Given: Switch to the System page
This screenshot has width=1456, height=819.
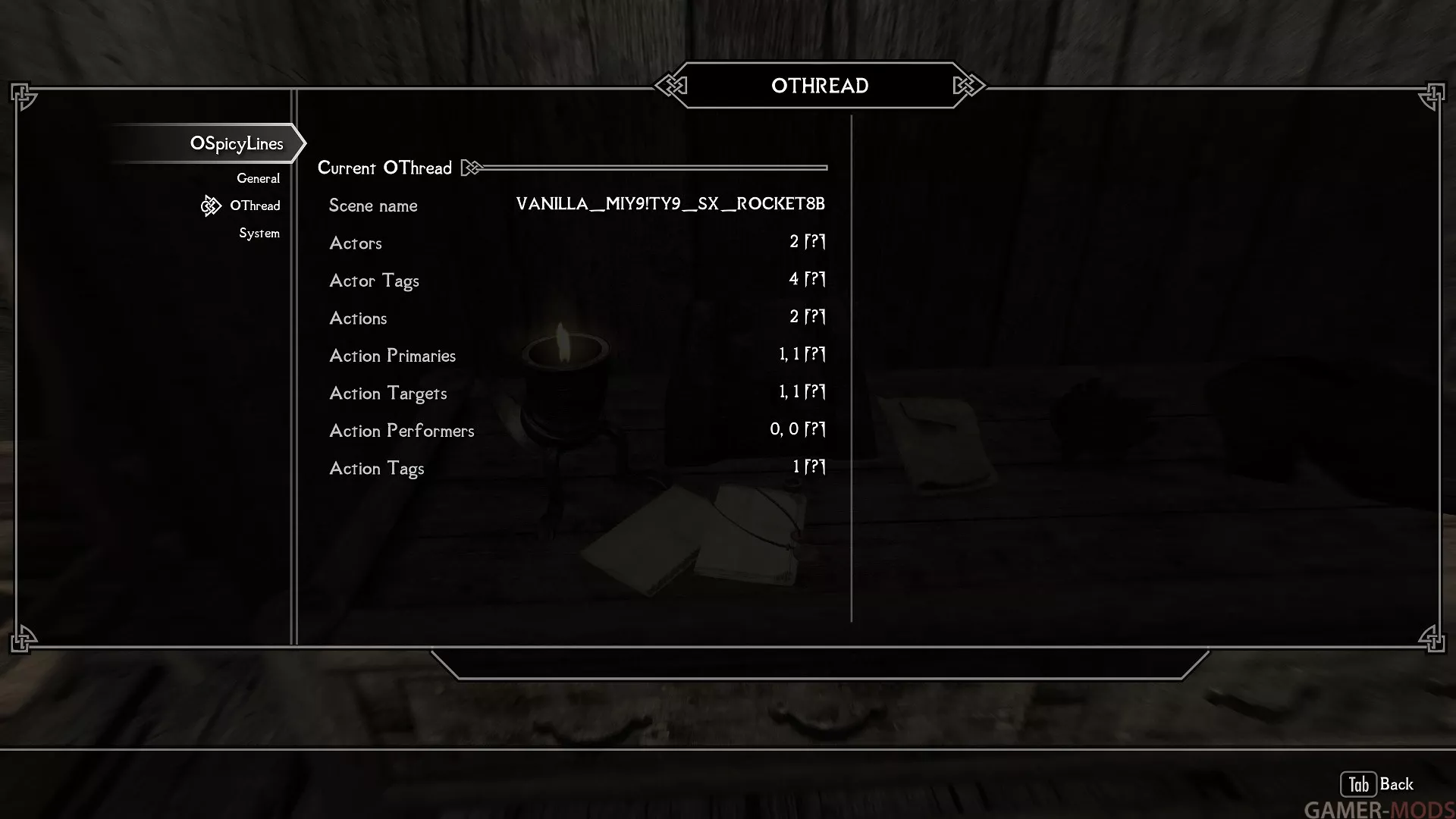Looking at the screenshot, I should coord(259,233).
